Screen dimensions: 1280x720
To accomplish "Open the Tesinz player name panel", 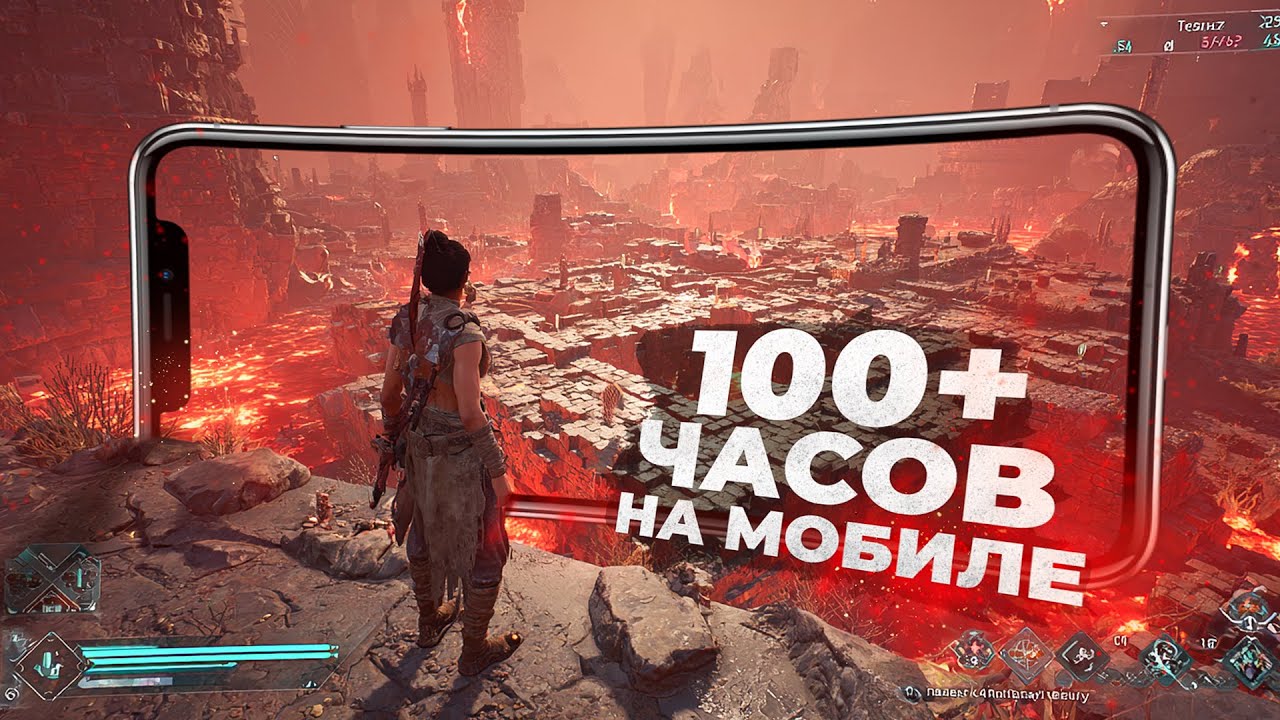I will [1202, 25].
